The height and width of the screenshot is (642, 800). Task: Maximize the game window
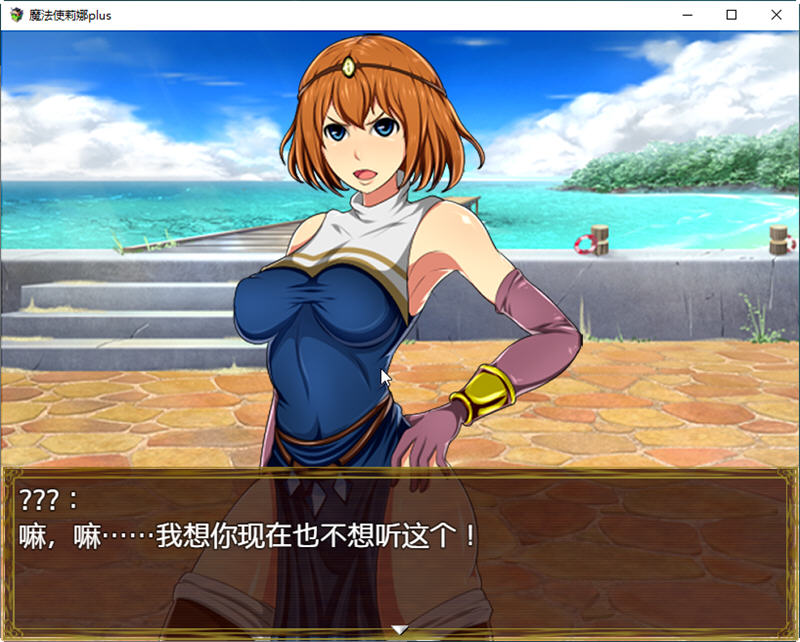731,15
